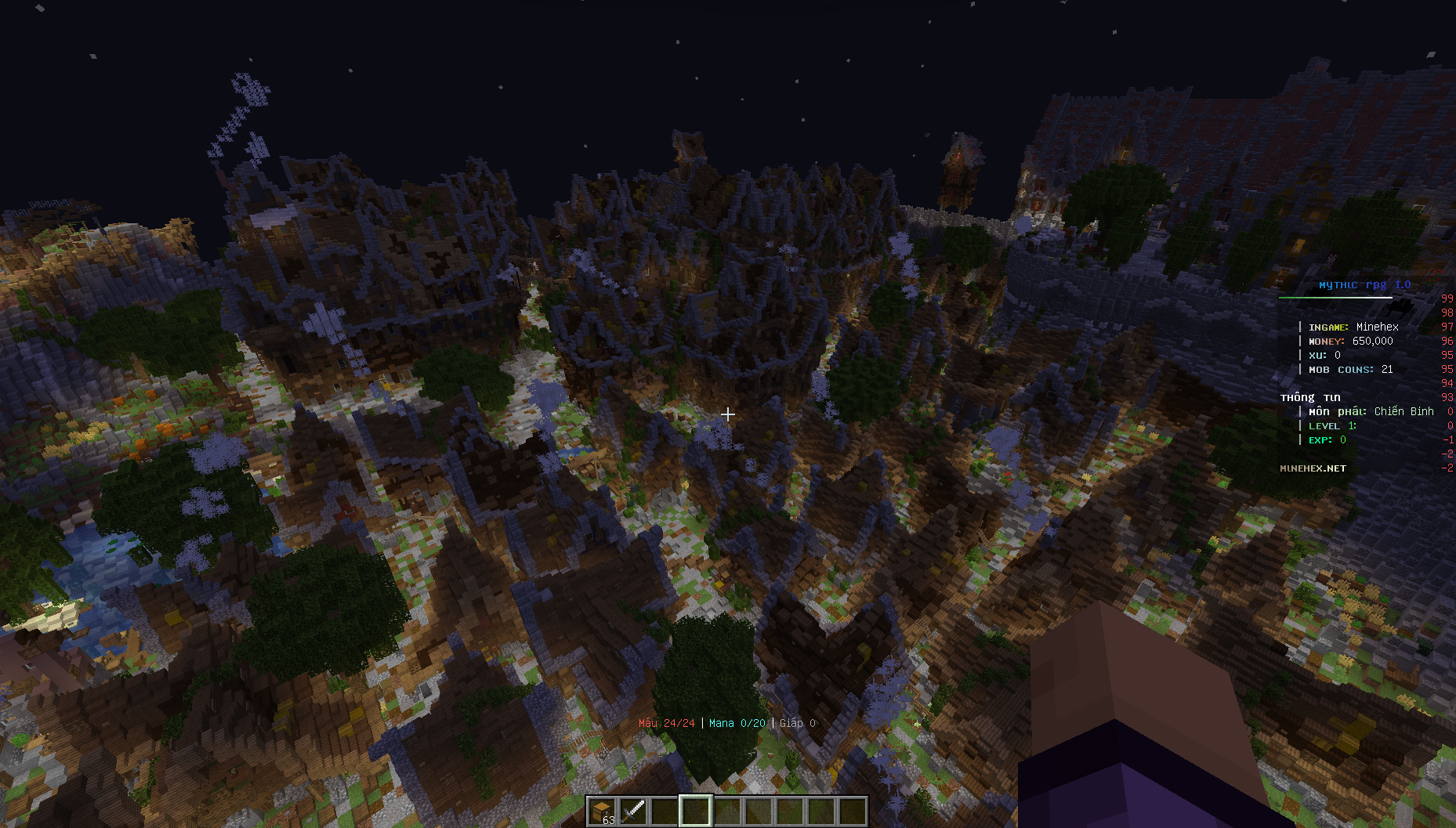
Task: Select the iron sword hotbar slot
Action: (x=633, y=811)
